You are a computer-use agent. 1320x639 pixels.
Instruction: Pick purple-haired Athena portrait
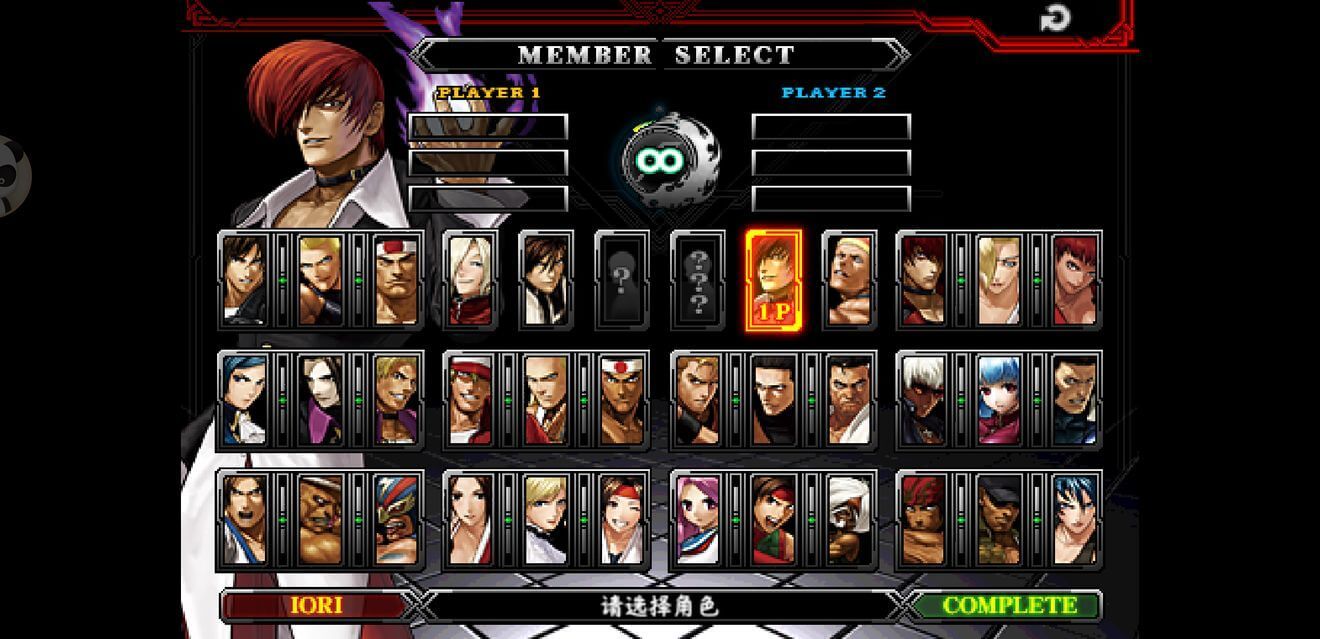pos(697,519)
